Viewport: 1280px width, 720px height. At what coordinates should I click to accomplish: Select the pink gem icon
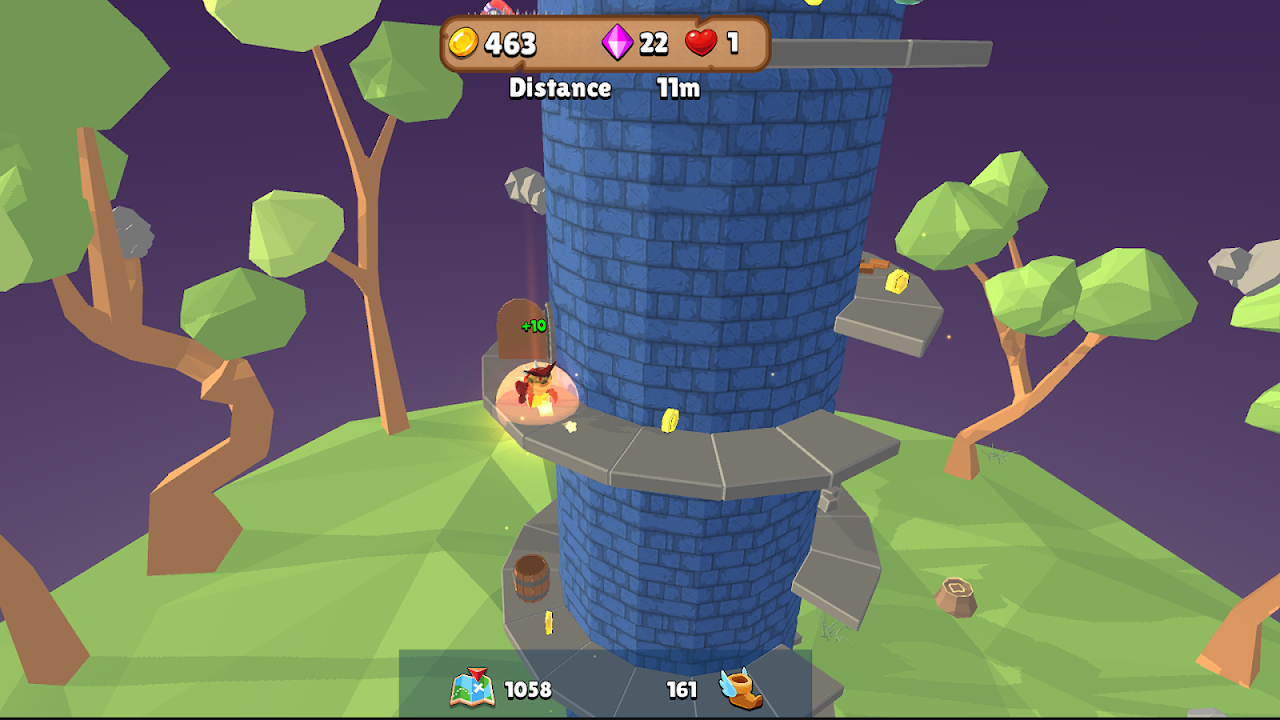[616, 43]
